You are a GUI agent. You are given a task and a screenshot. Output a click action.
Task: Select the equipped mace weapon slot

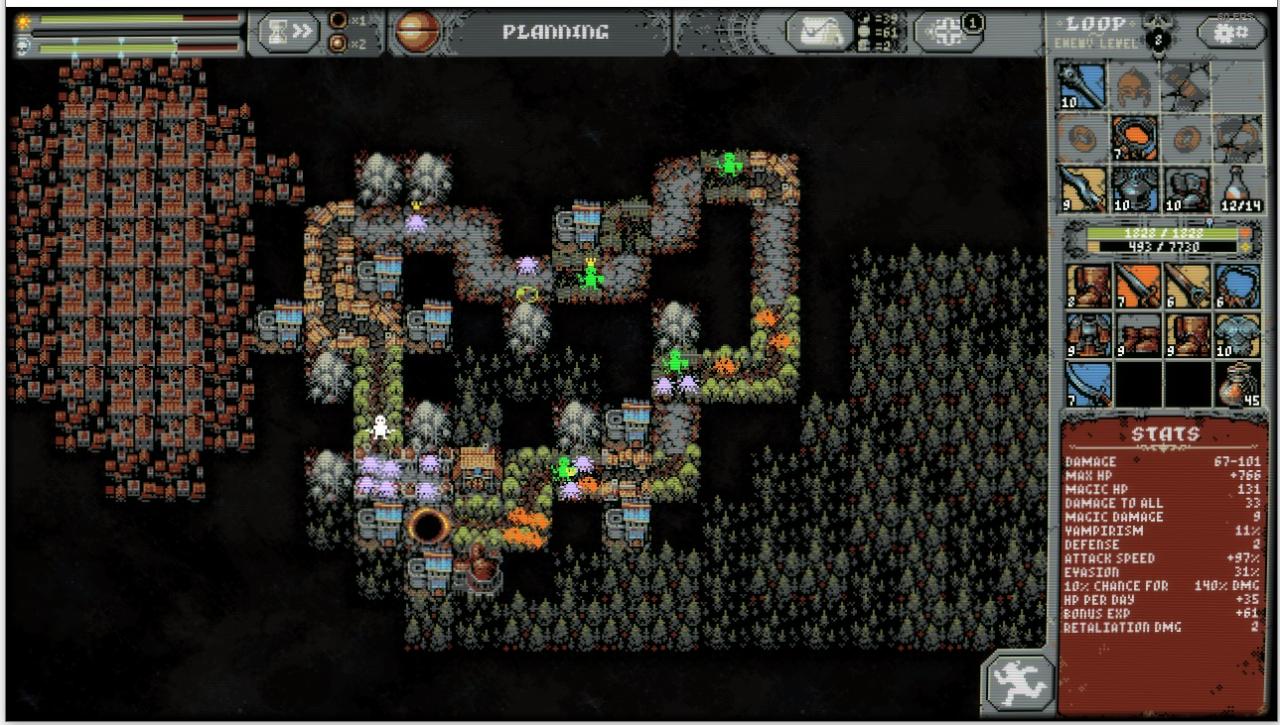(1083, 86)
